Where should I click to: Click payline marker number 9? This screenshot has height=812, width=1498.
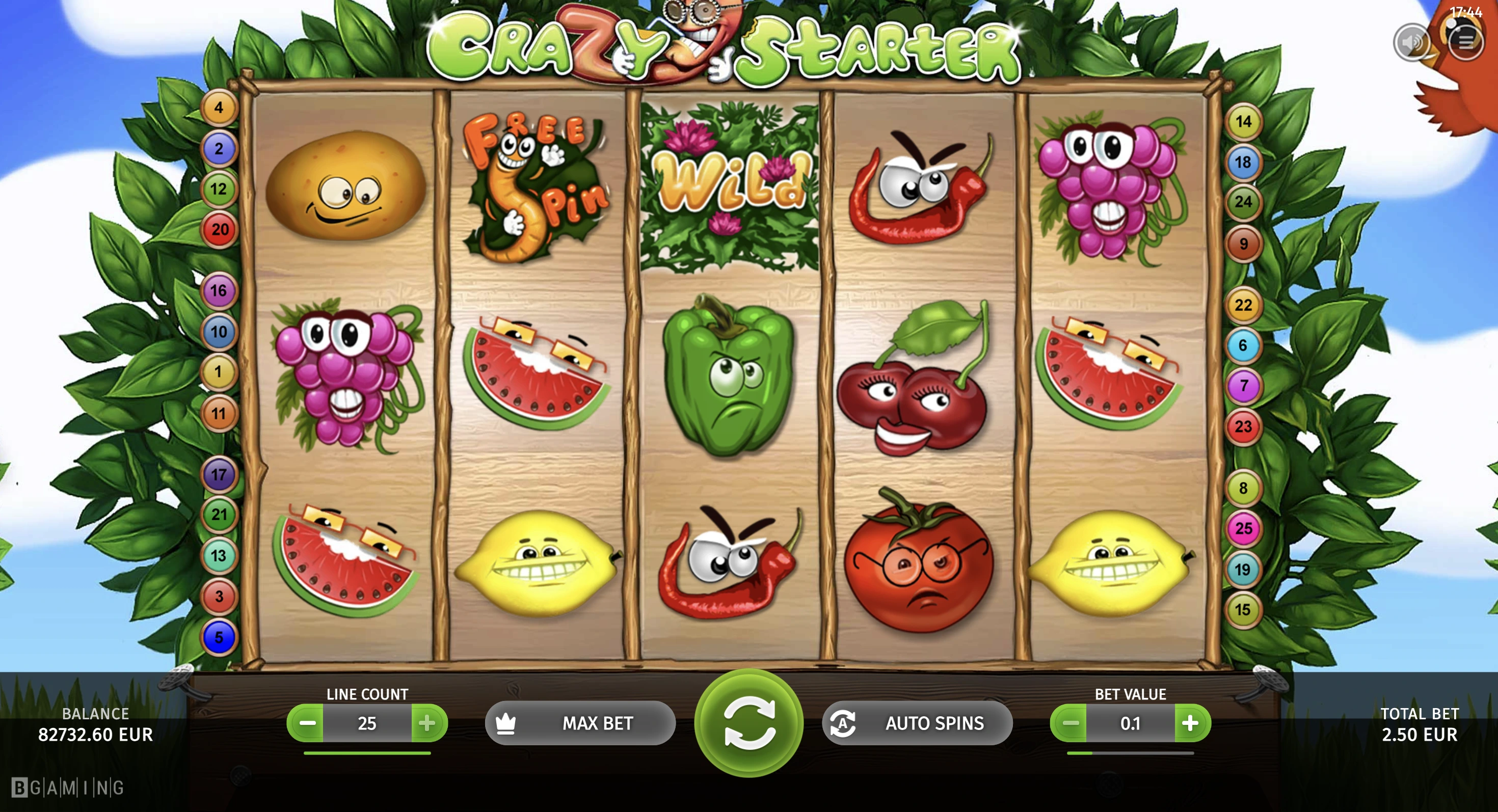(1243, 243)
